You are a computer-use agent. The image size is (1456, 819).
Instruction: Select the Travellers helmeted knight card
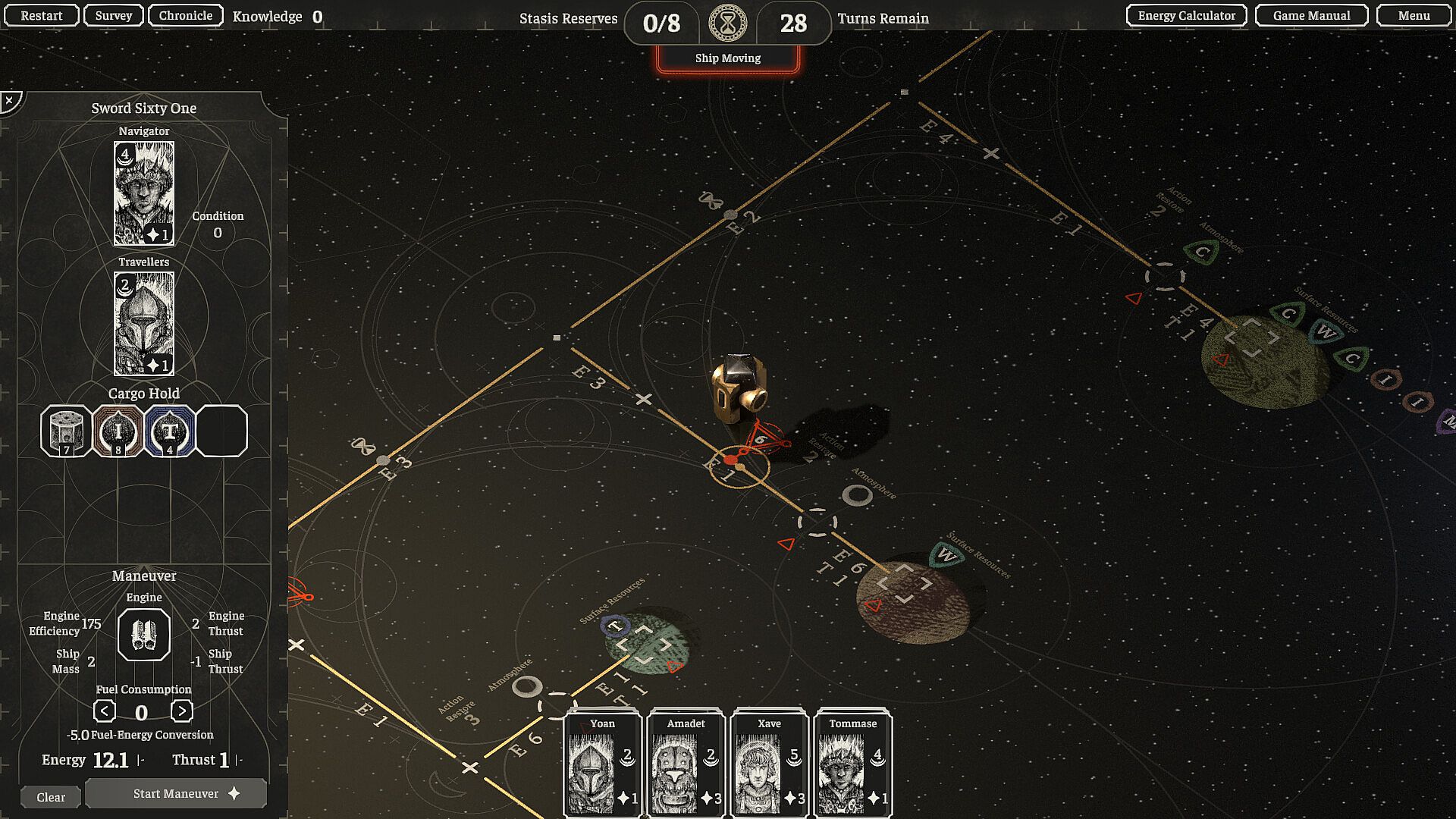click(144, 324)
